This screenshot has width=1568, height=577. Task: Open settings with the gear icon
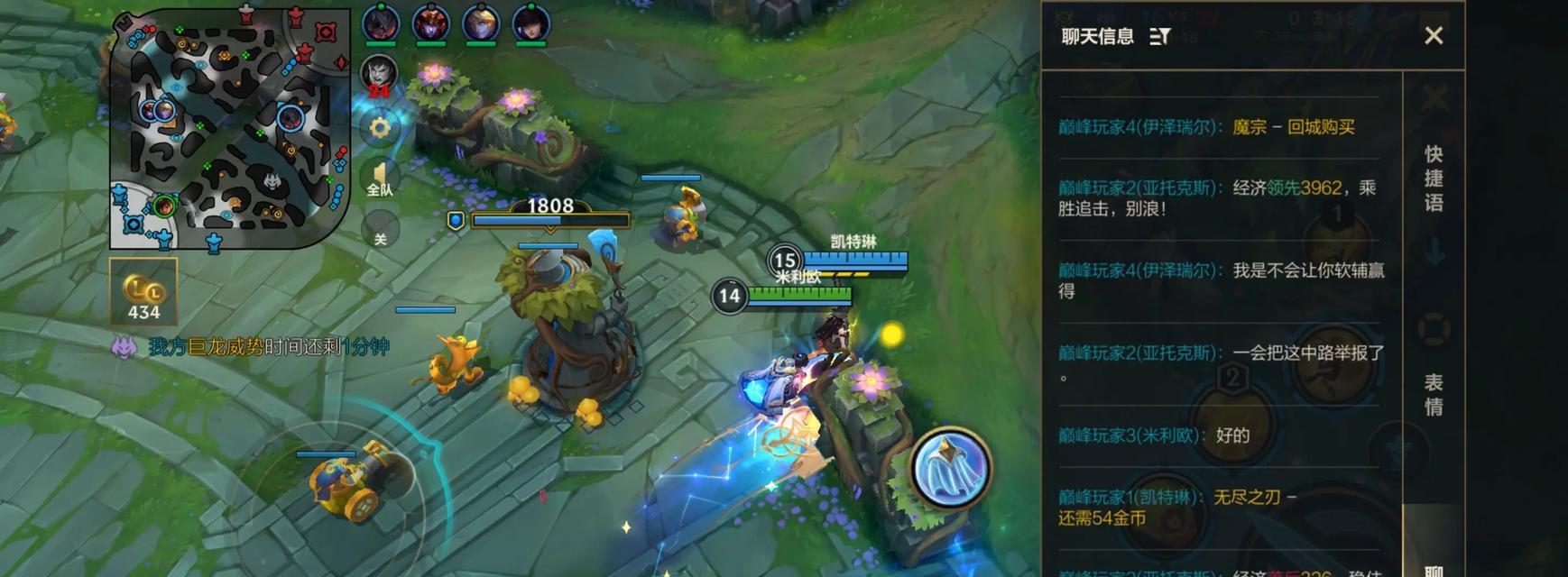click(380, 128)
